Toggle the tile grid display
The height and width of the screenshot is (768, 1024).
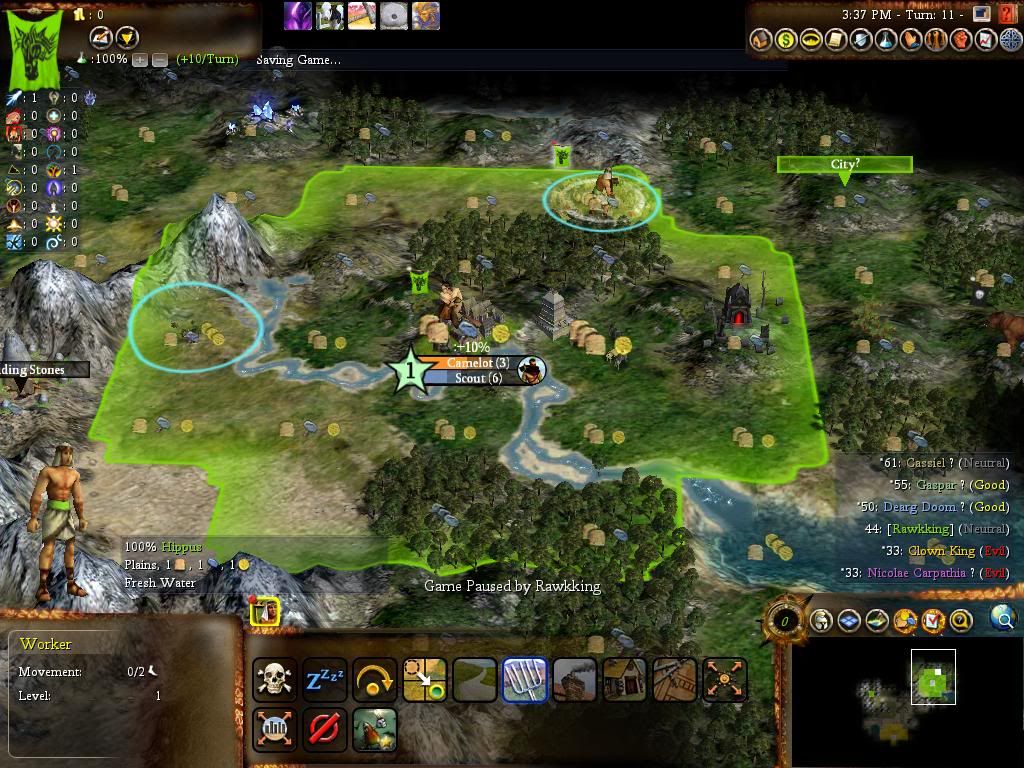click(x=849, y=621)
